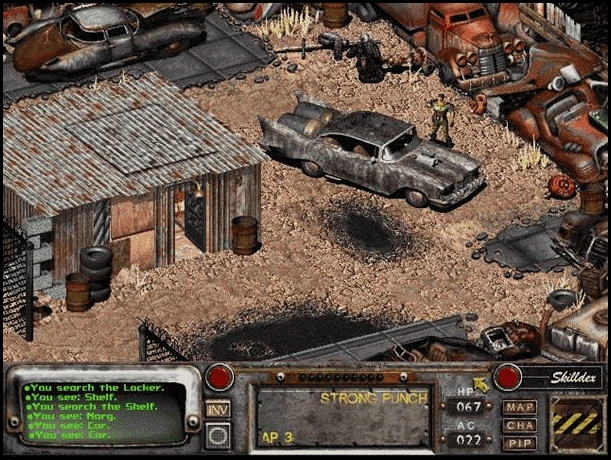Image resolution: width=611 pixels, height=460 pixels.
Task: Show the world MAP
Action: point(519,407)
